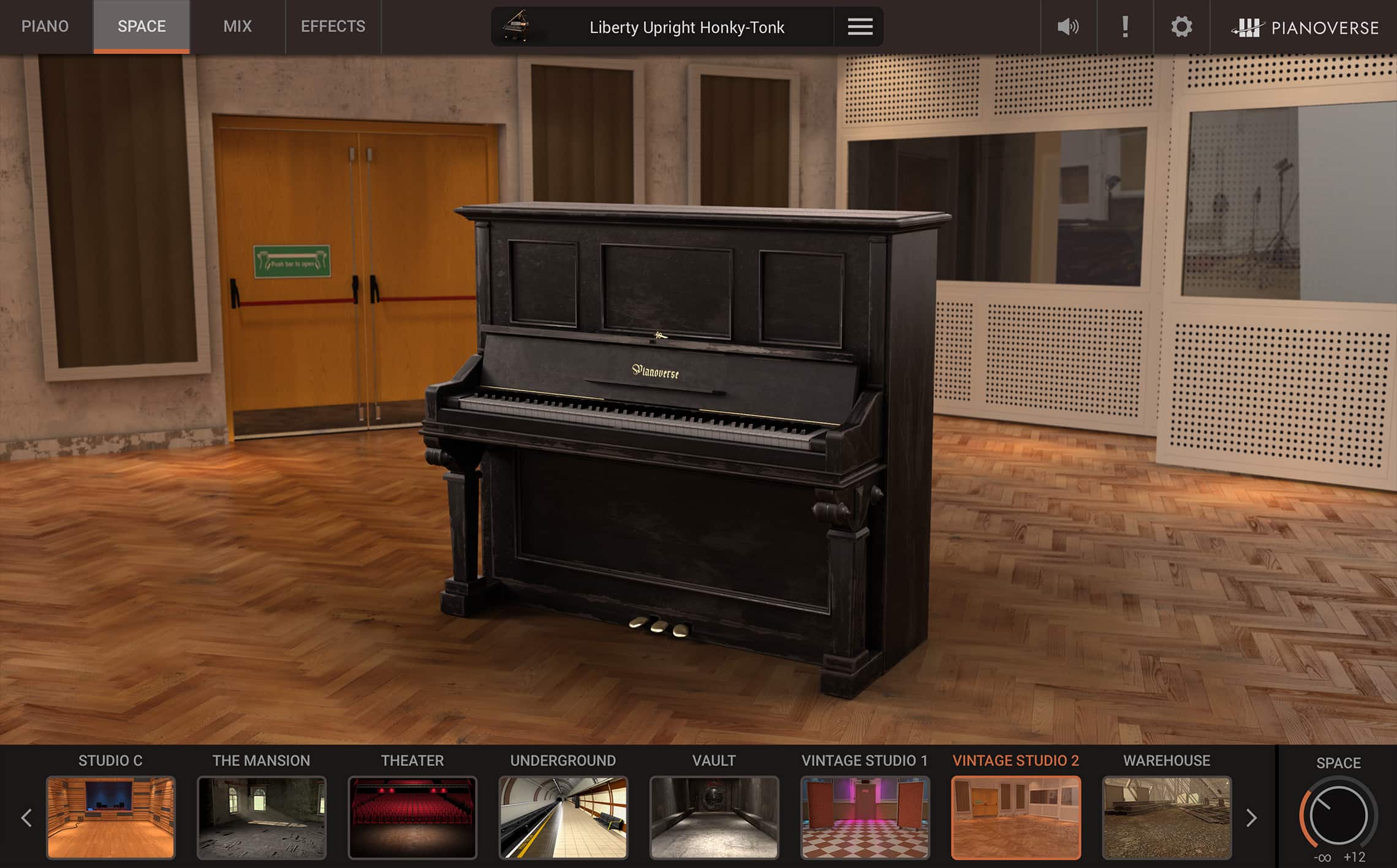The width and height of the screenshot is (1397, 868).
Task: Open notifications via the exclamation icon
Action: pos(1125,26)
